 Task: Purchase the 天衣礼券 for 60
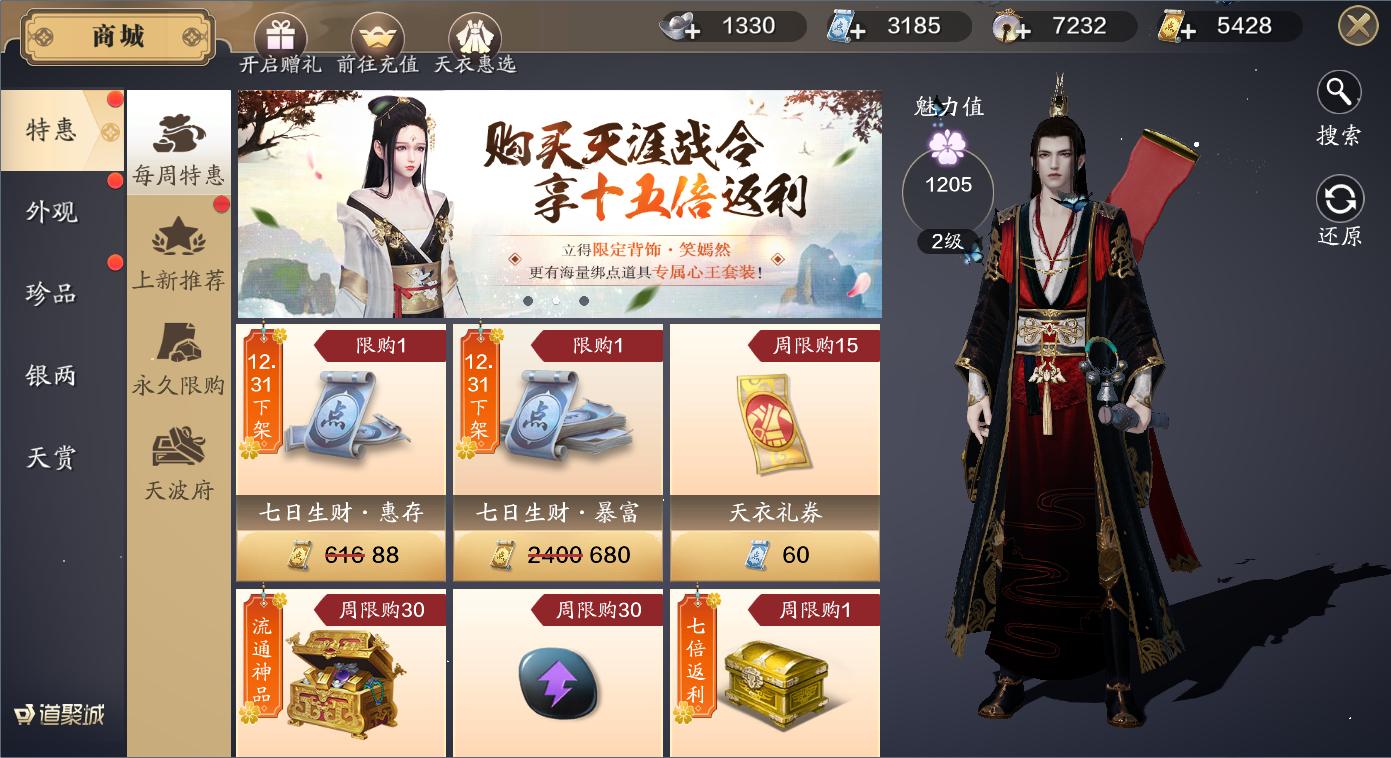(774, 554)
